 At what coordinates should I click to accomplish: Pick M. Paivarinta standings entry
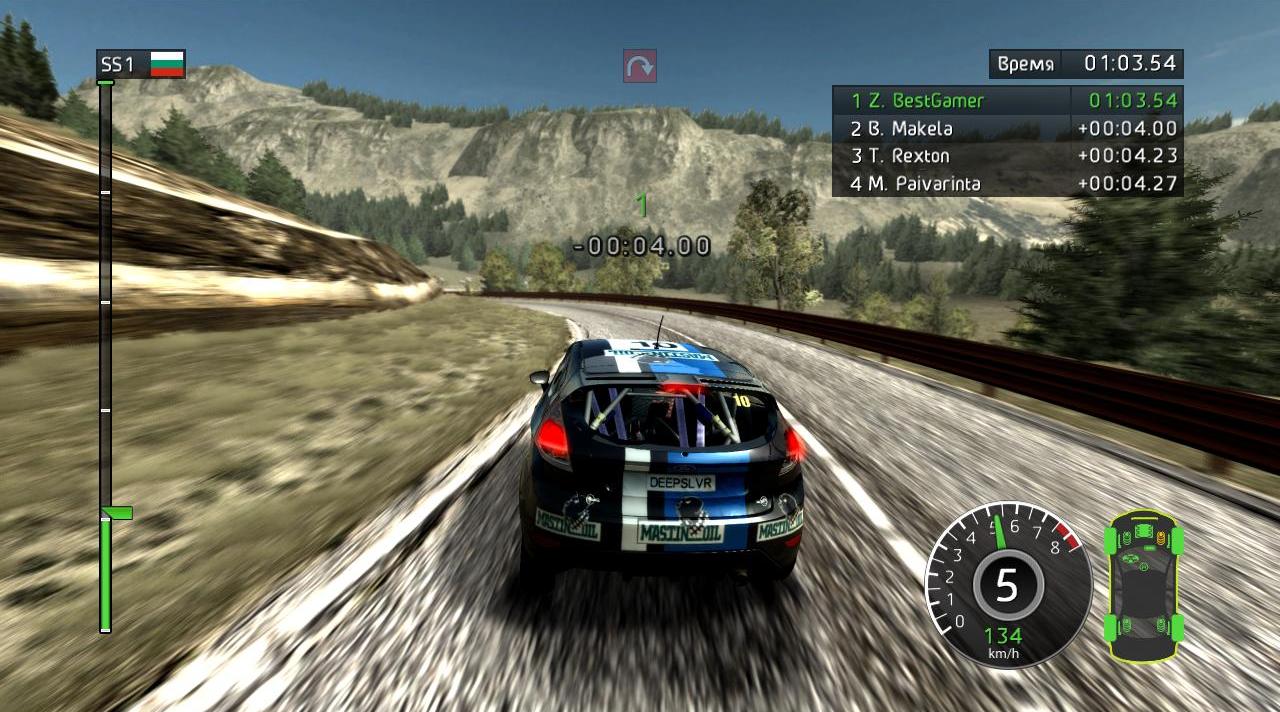click(1007, 184)
